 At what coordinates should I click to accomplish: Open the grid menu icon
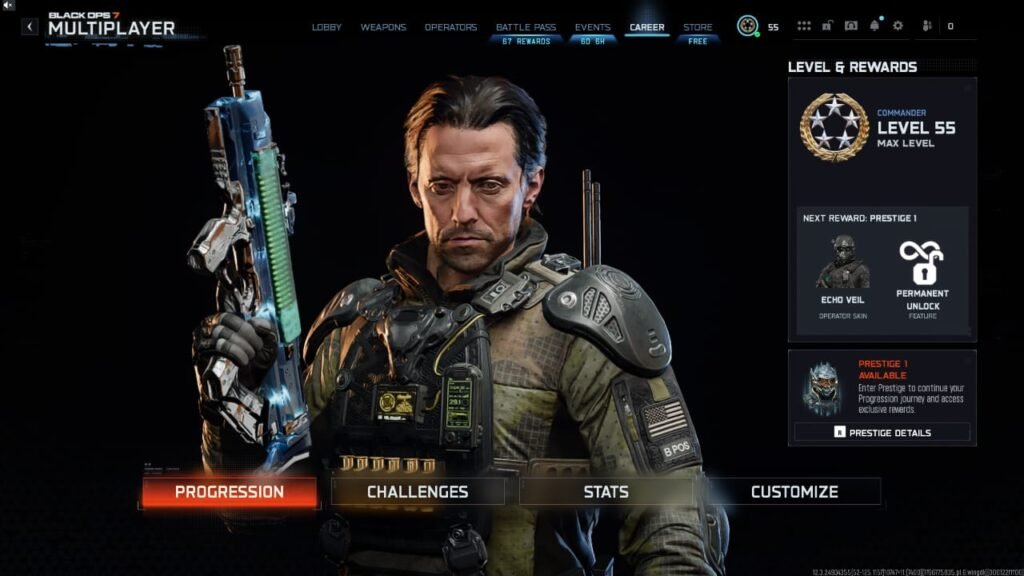[804, 26]
